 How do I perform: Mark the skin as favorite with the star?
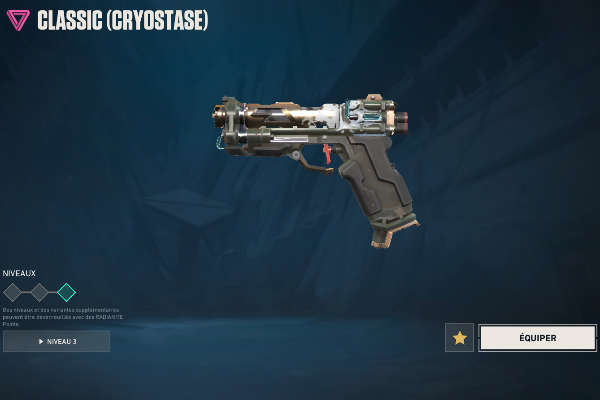point(459,338)
